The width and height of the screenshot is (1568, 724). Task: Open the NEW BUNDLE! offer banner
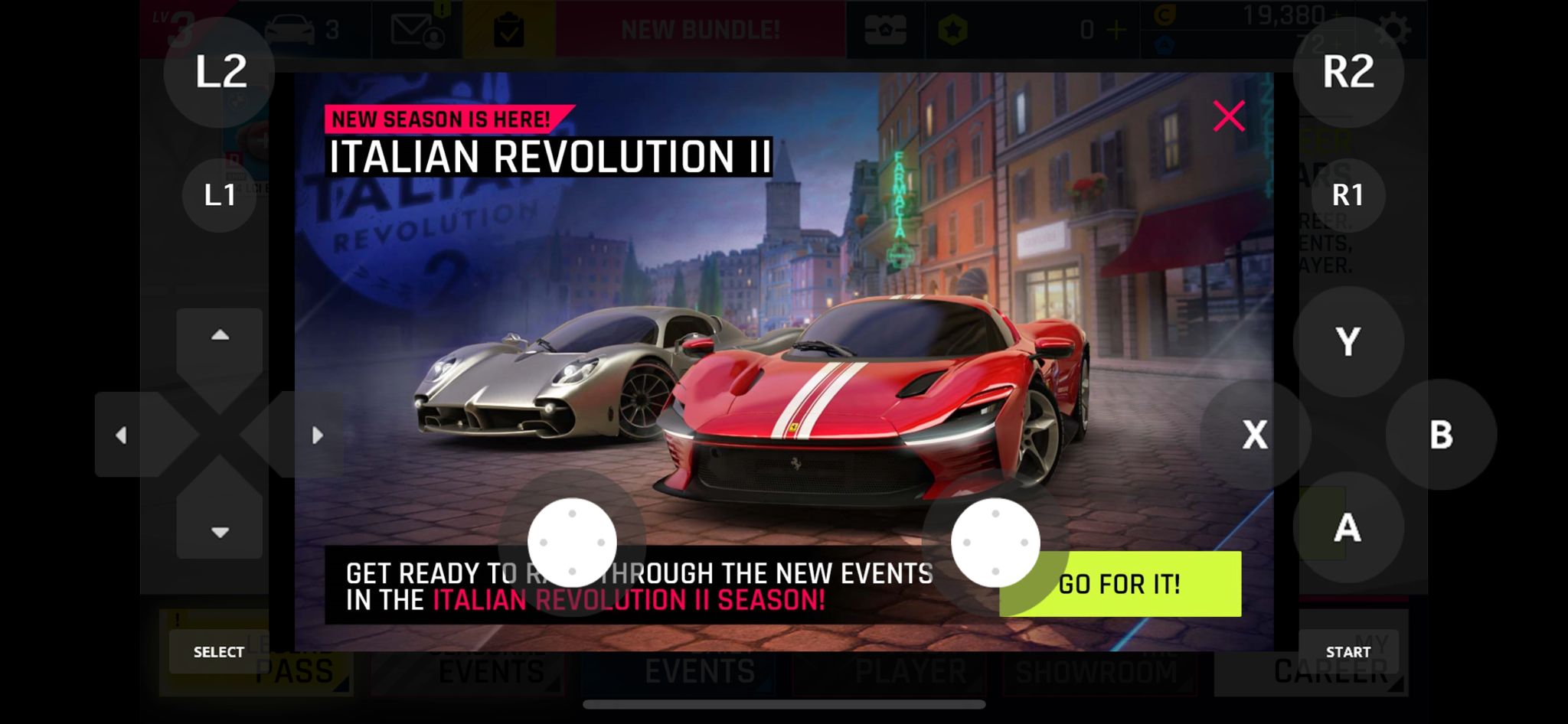(700, 31)
